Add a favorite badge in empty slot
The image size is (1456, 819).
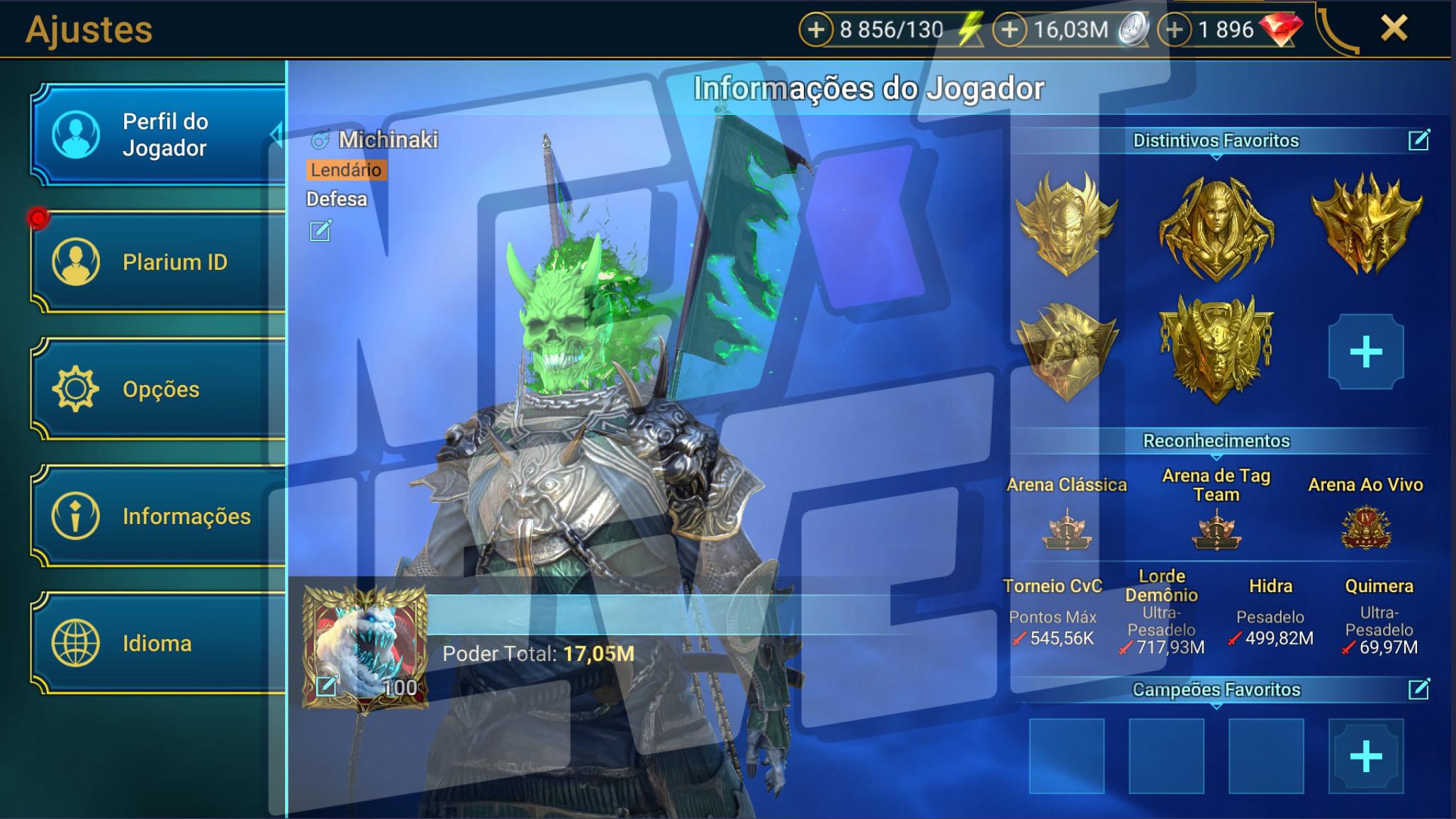pyautogui.click(x=1365, y=352)
